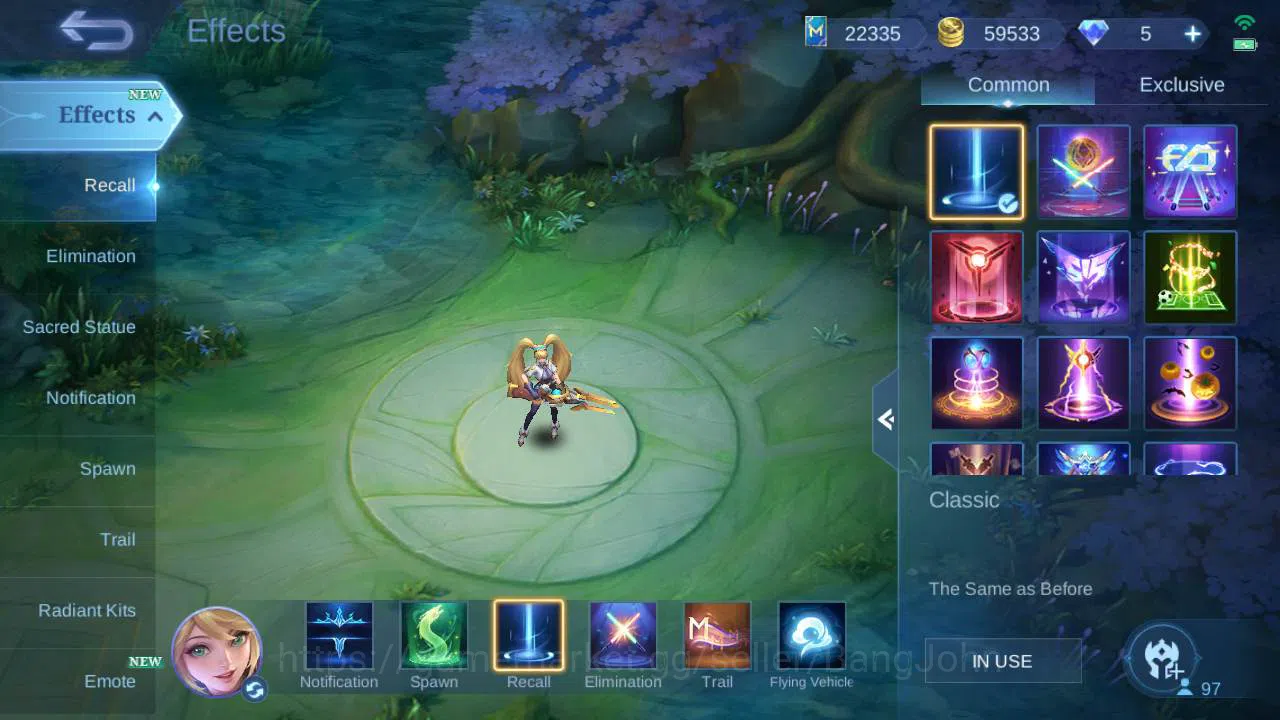Collapse the effects panel using the left arrow
This screenshot has width=1280, height=720.
pos(886,420)
